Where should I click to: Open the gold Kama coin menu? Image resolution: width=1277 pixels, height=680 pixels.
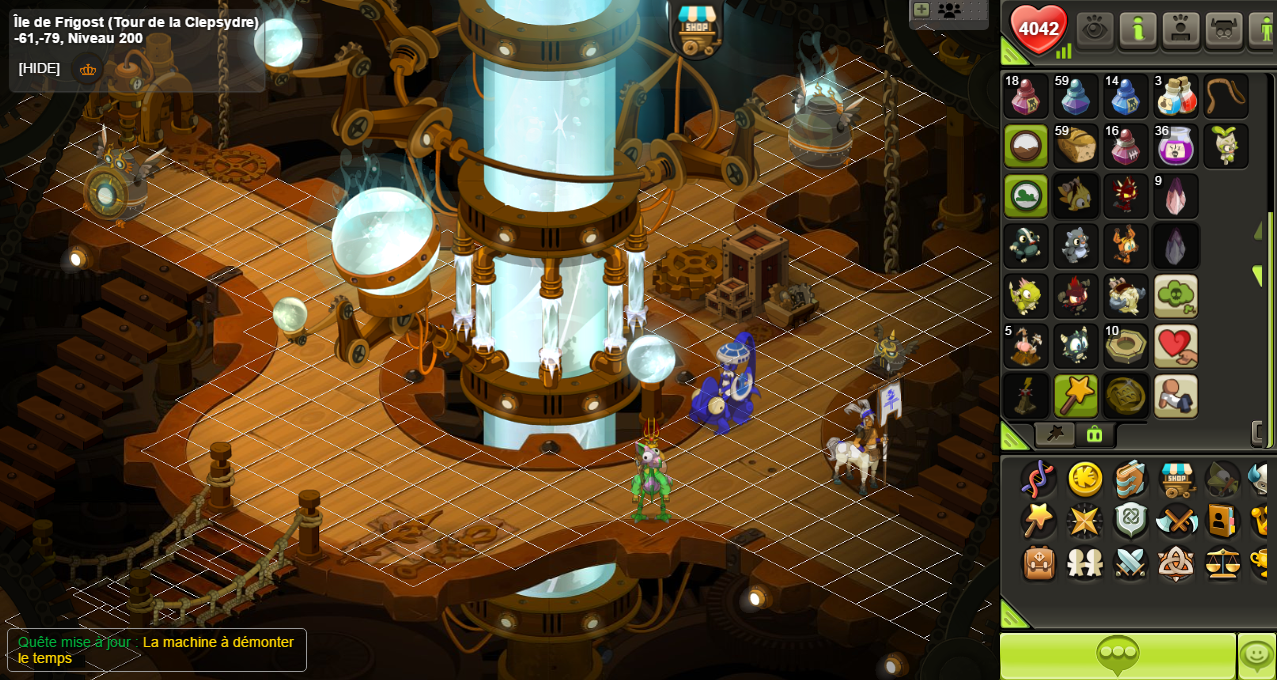pyautogui.click(x=1085, y=479)
